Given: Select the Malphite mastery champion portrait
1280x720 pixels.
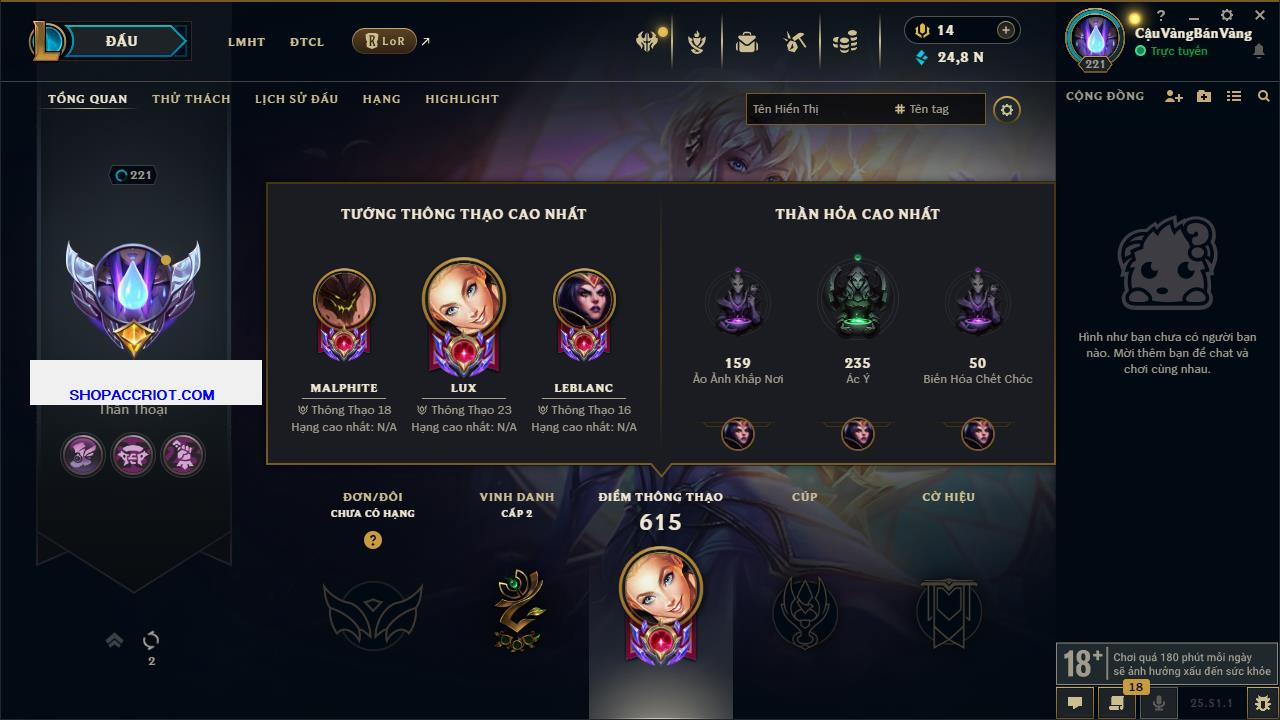Looking at the screenshot, I should (x=344, y=300).
